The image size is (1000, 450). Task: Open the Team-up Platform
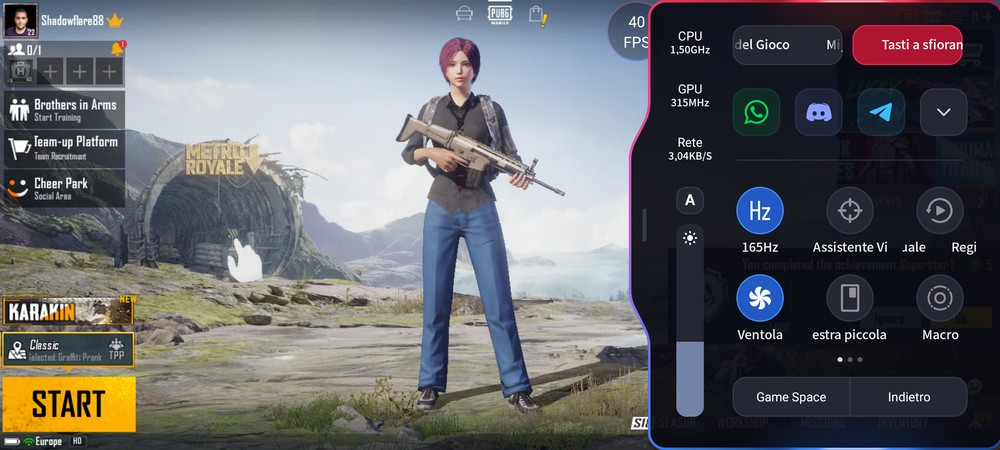(65, 147)
